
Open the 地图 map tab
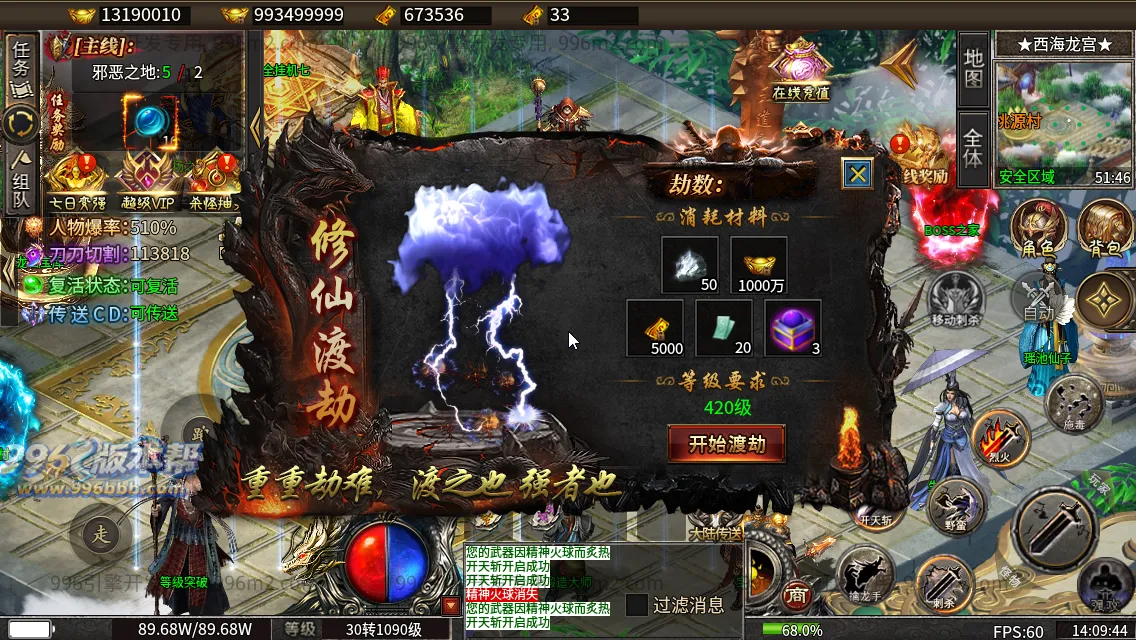click(973, 68)
